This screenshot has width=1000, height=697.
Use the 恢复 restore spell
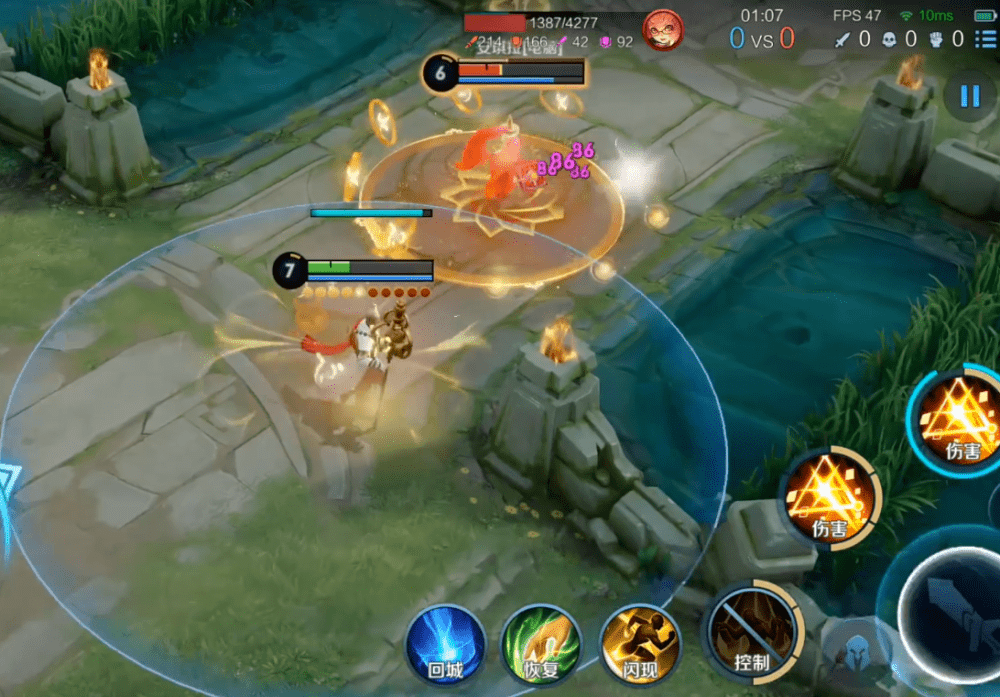[541, 645]
